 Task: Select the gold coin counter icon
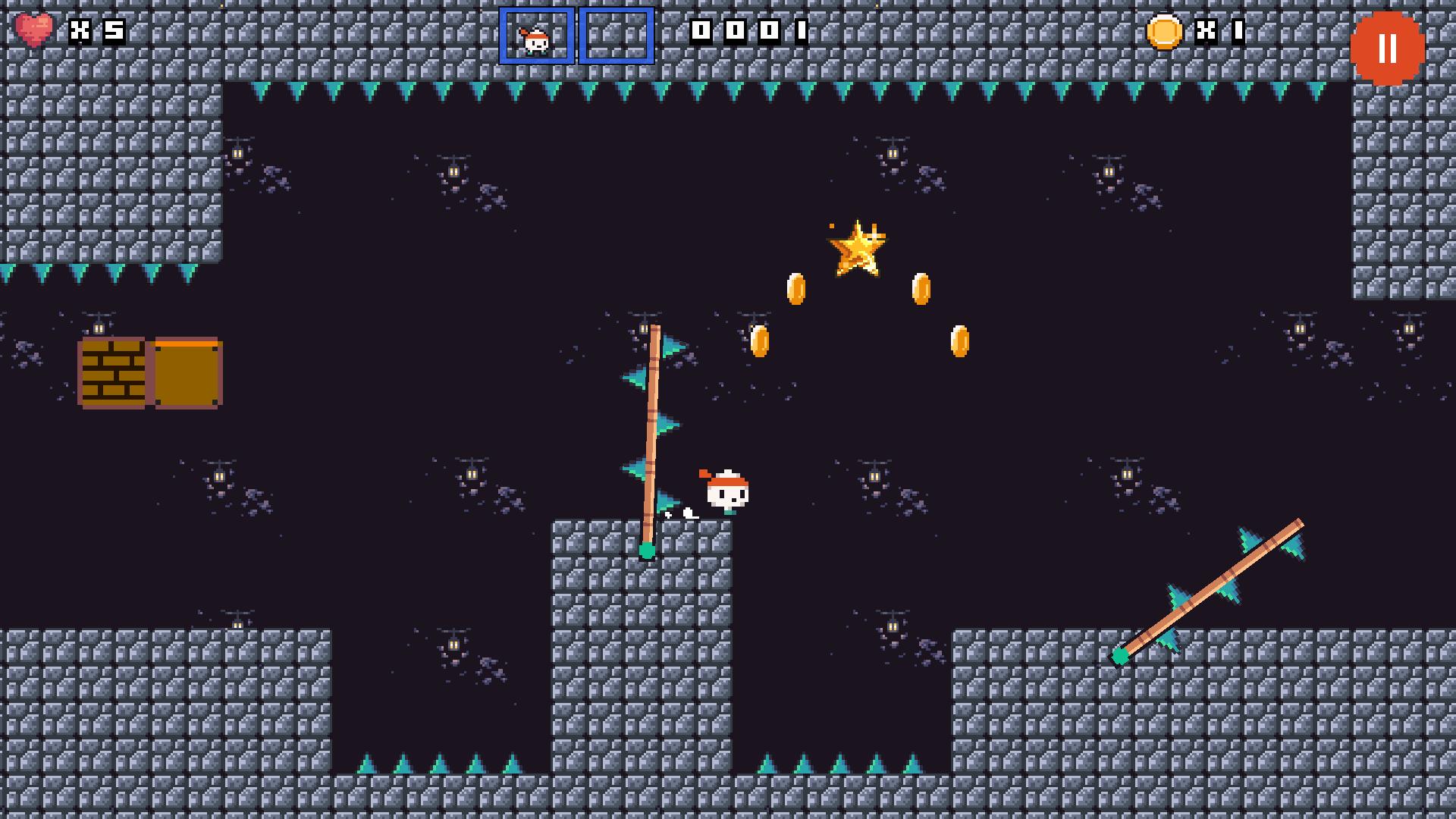(x=1166, y=33)
